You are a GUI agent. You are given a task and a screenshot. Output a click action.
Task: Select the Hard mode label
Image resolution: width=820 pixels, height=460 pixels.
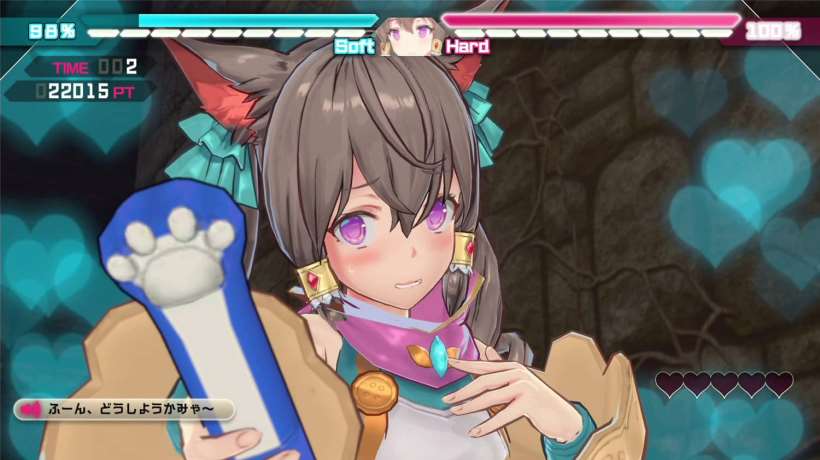pyautogui.click(x=467, y=46)
